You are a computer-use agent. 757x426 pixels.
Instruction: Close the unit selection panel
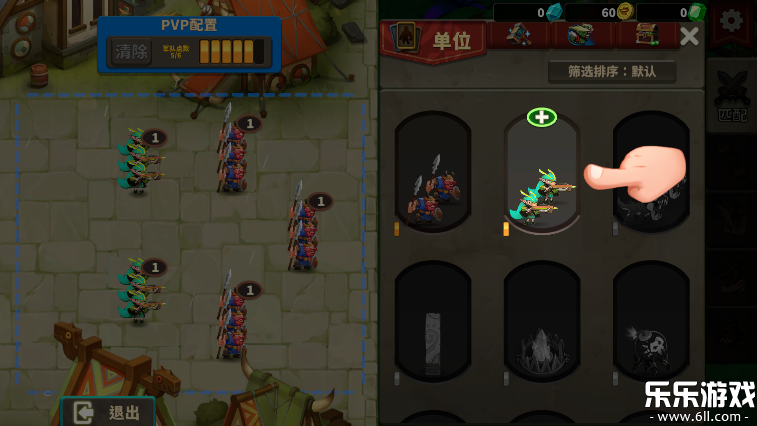point(689,37)
